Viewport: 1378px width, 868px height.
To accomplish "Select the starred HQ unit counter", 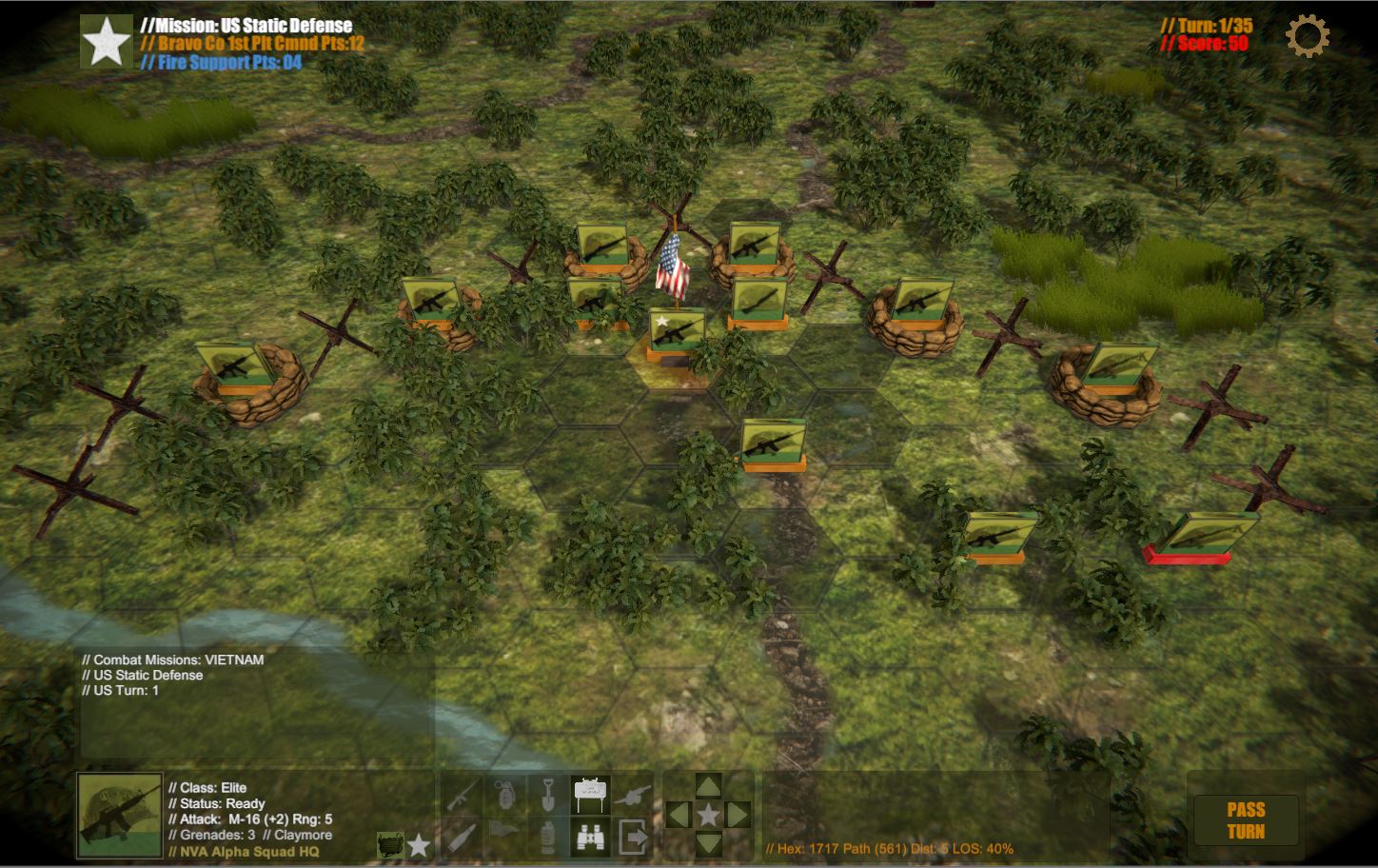I will 677,333.
